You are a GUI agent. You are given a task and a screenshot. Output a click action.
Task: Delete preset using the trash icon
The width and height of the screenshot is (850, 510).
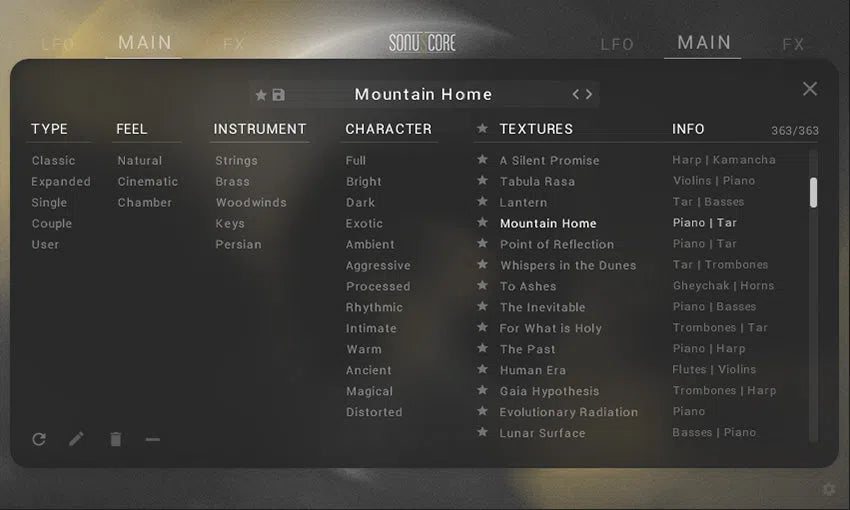(116, 439)
